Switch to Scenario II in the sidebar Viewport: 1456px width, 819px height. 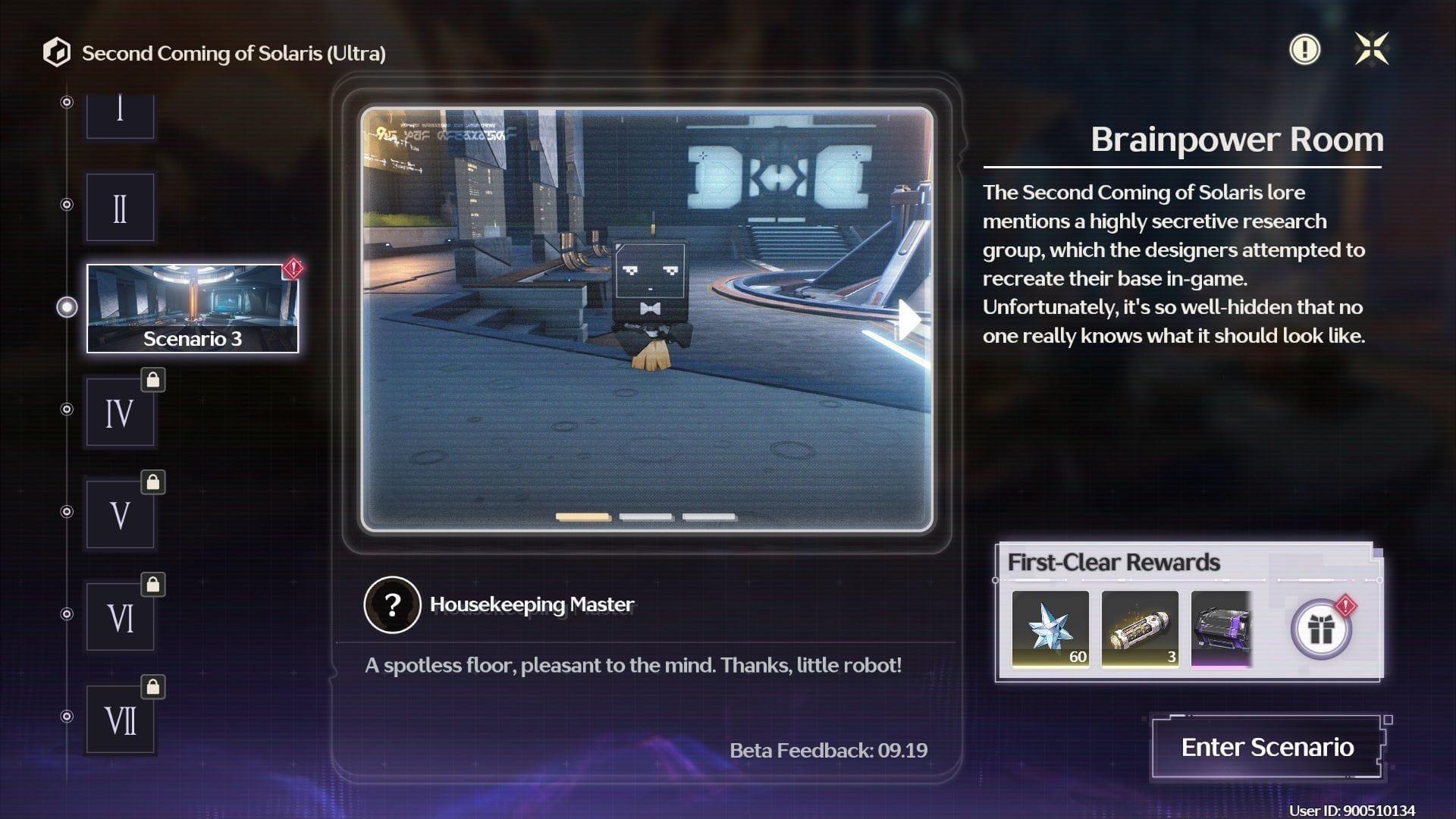pos(120,206)
